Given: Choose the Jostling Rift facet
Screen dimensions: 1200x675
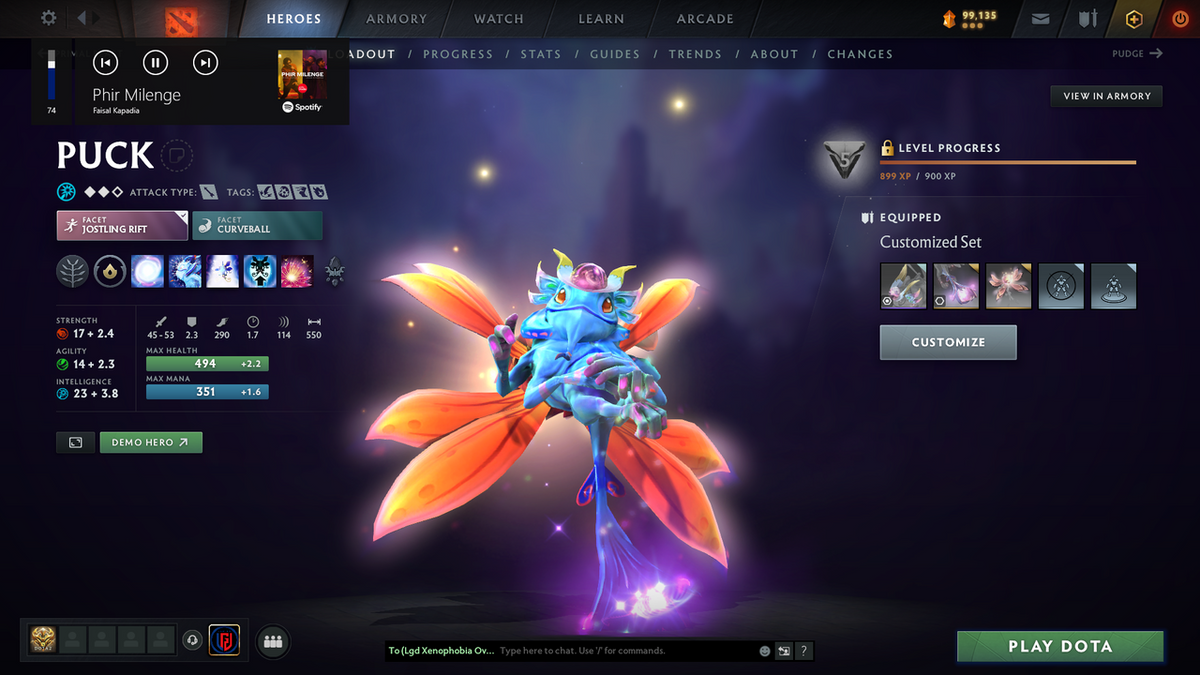Looking at the screenshot, I should coord(122,225).
